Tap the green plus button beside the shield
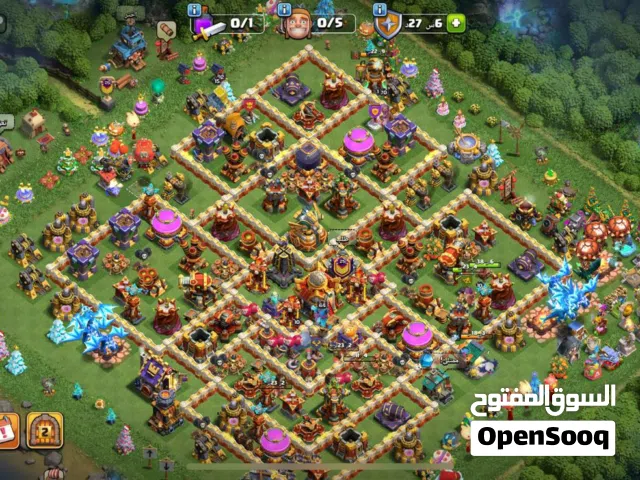640x480 pixels. [456, 23]
